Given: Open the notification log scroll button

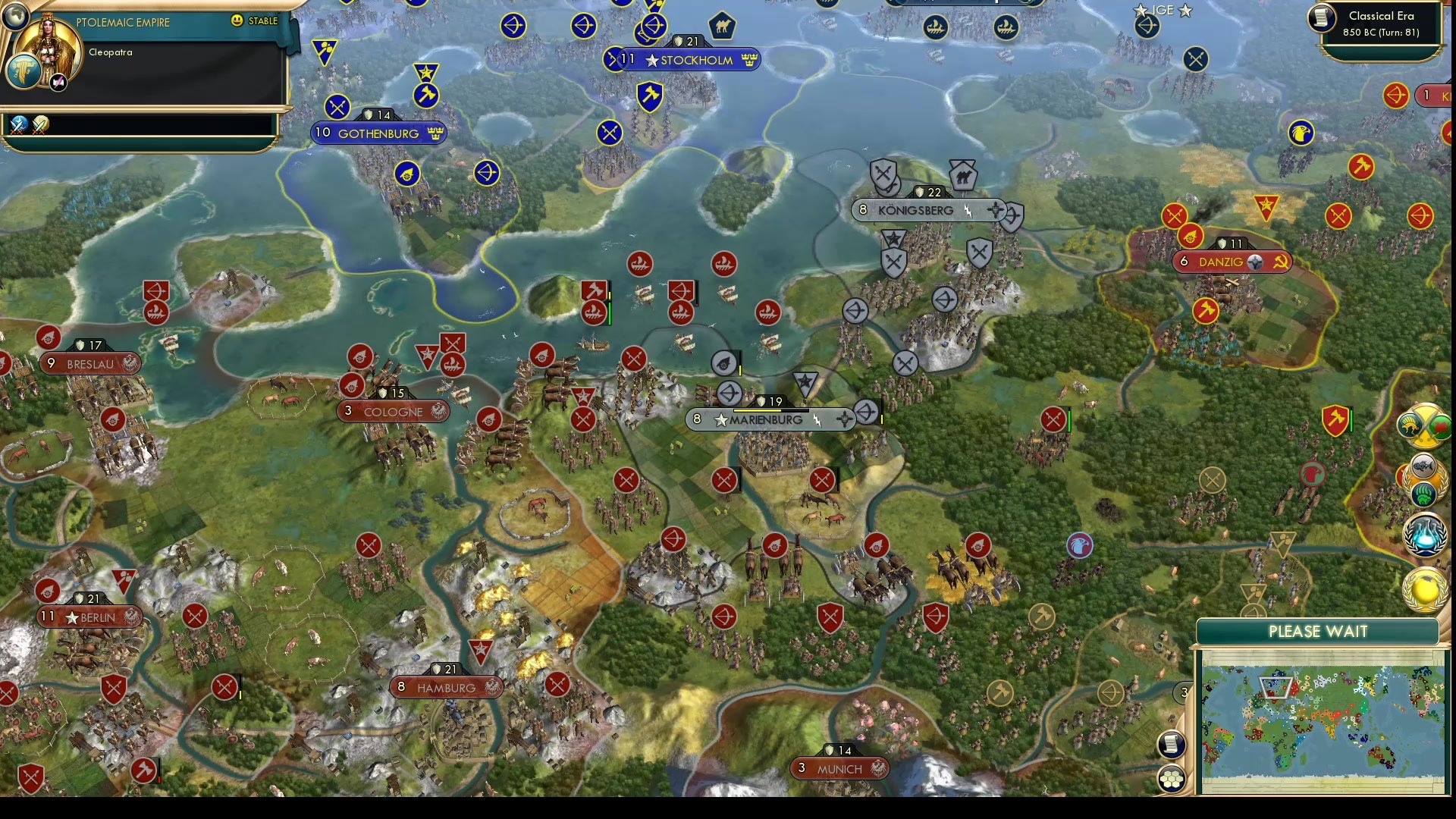Looking at the screenshot, I should 1172,745.
